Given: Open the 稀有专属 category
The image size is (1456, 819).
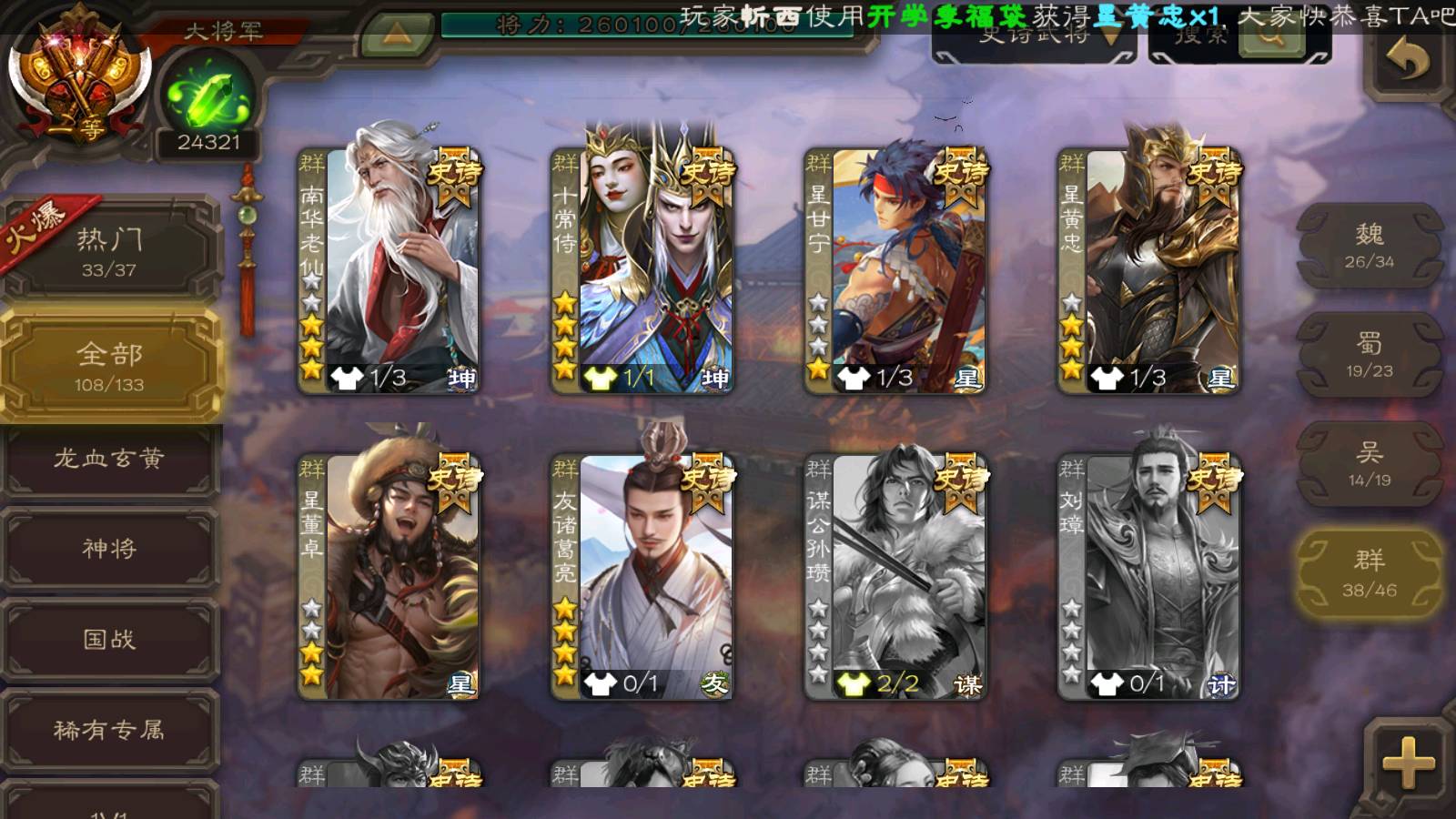Looking at the screenshot, I should 109,730.
